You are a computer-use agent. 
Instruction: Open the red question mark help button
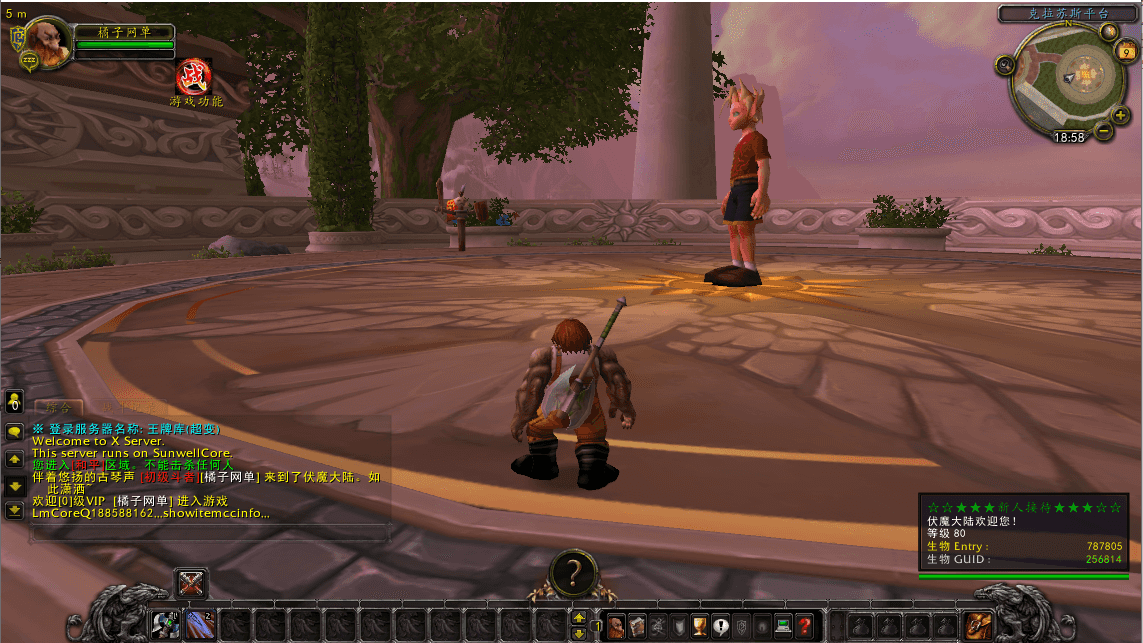click(805, 626)
